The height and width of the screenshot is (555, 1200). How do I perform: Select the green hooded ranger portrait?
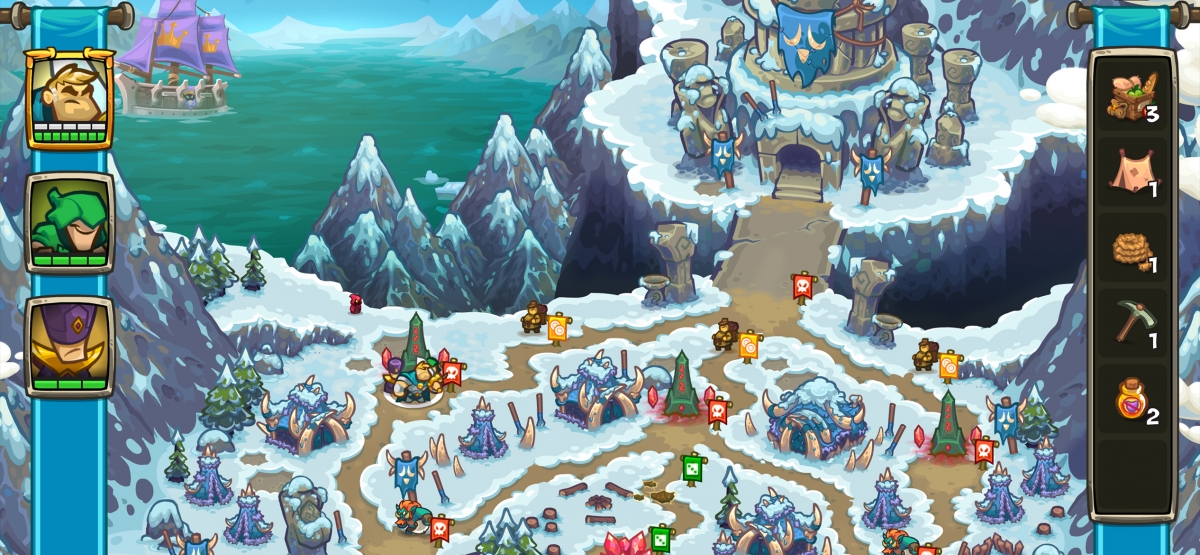(x=70, y=222)
